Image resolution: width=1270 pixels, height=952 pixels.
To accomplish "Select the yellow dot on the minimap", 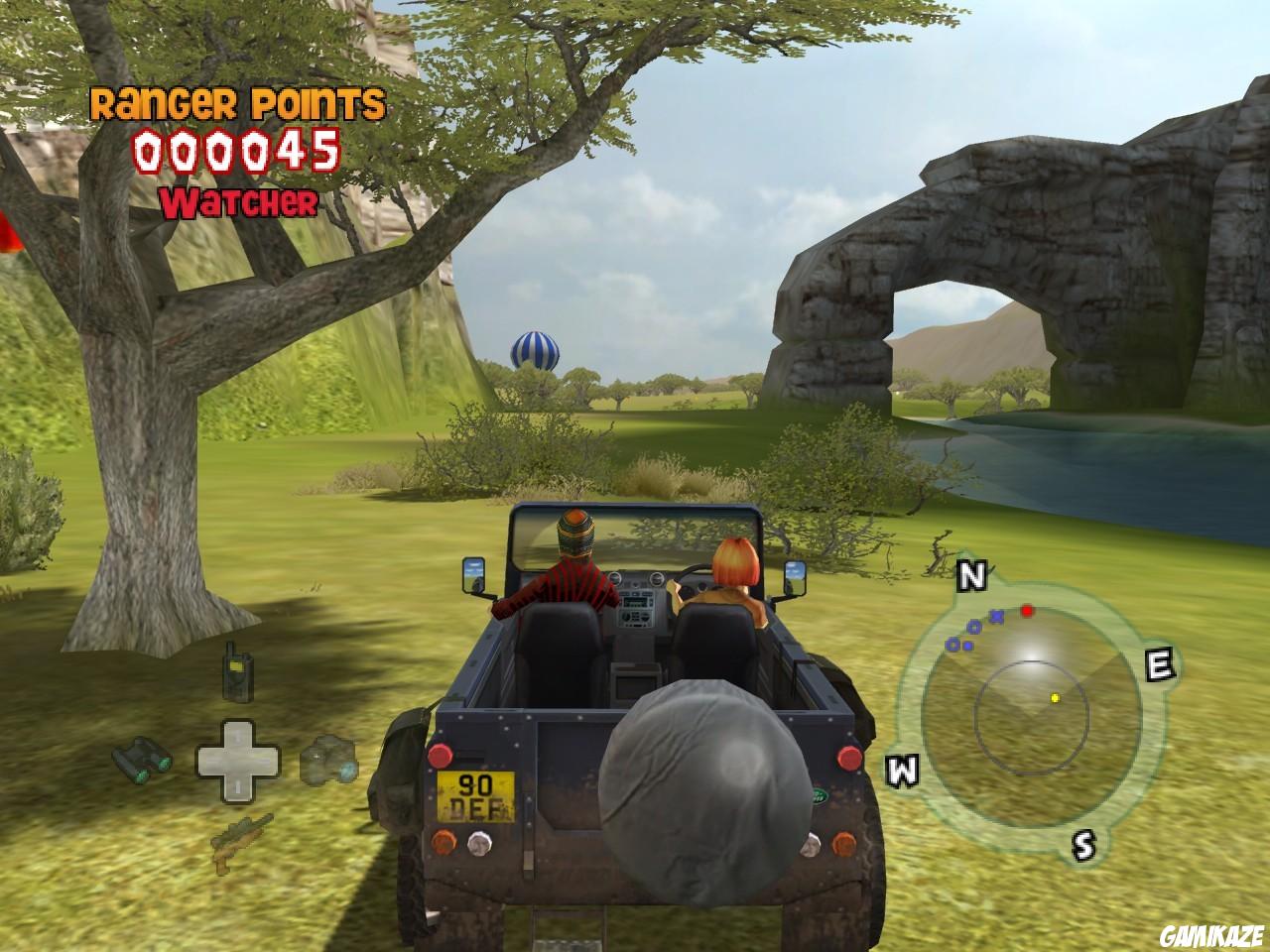I will 1055,698.
